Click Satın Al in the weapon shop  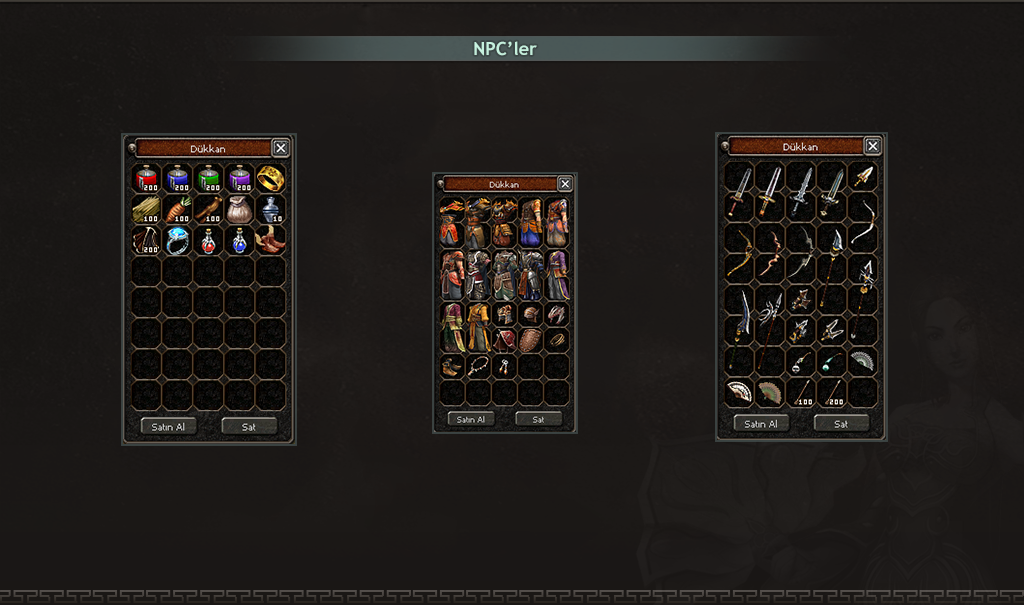(762, 423)
